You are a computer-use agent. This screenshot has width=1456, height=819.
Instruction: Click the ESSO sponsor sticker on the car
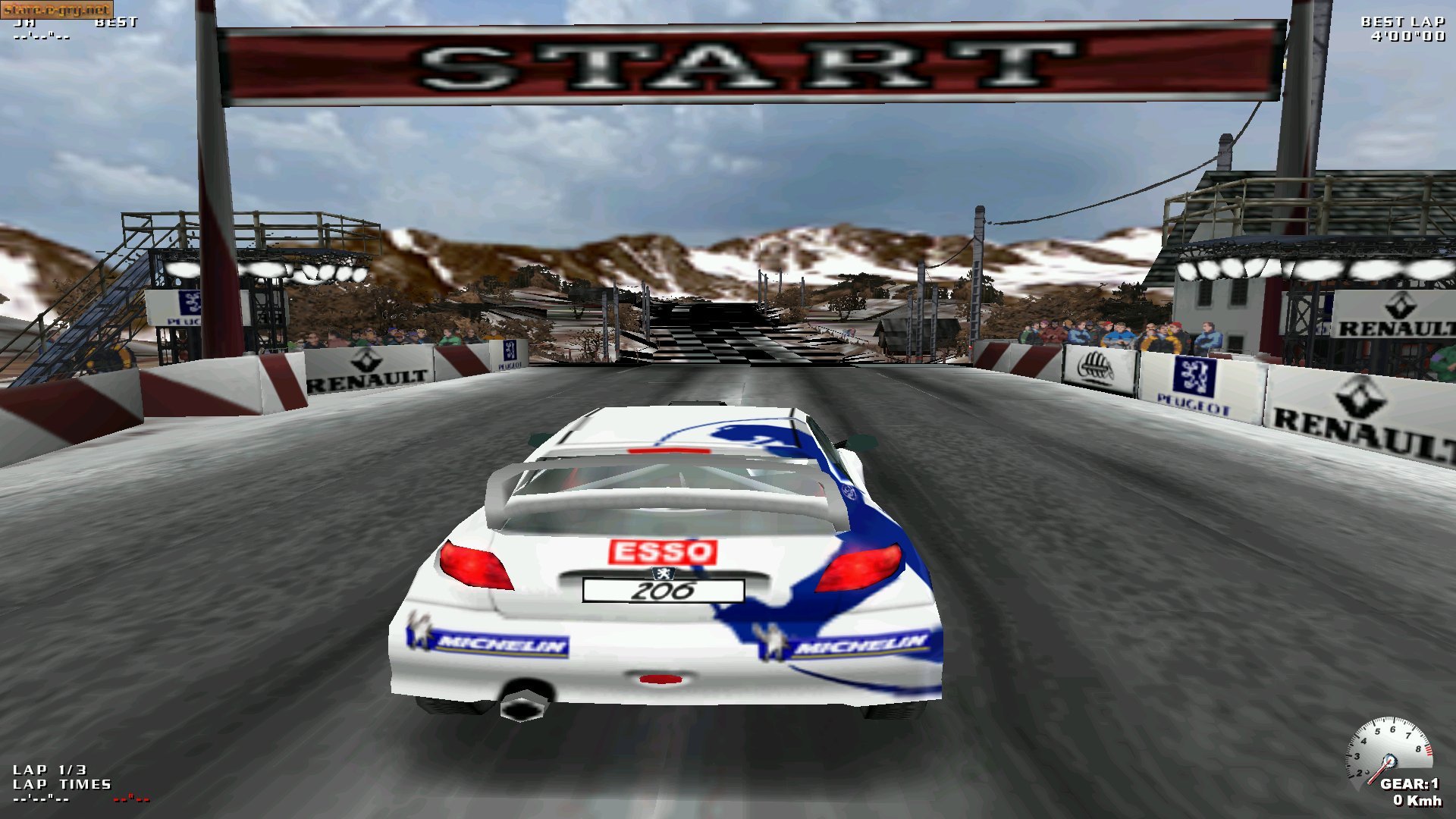[662, 552]
